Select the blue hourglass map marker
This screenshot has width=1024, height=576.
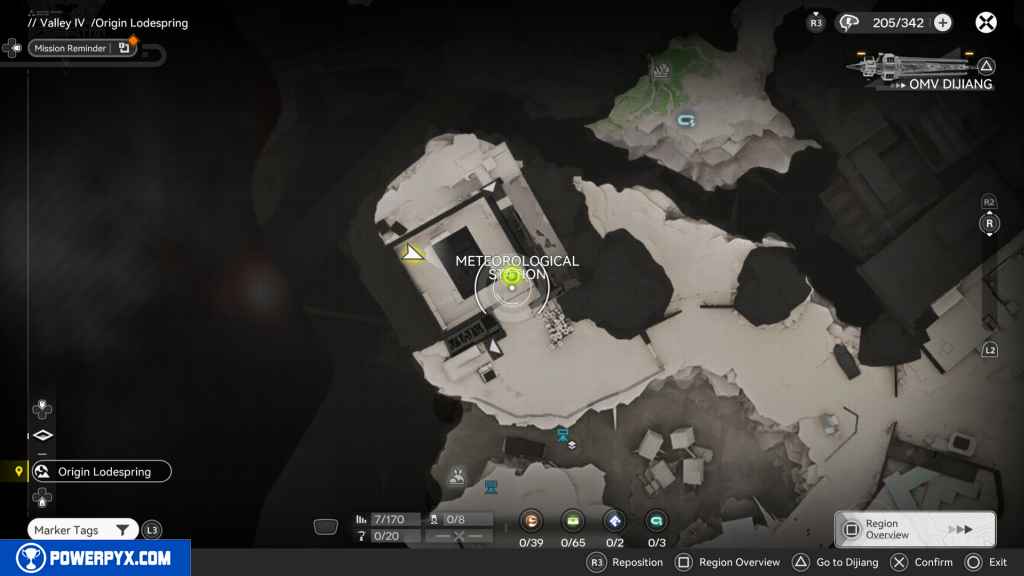coord(563,433)
